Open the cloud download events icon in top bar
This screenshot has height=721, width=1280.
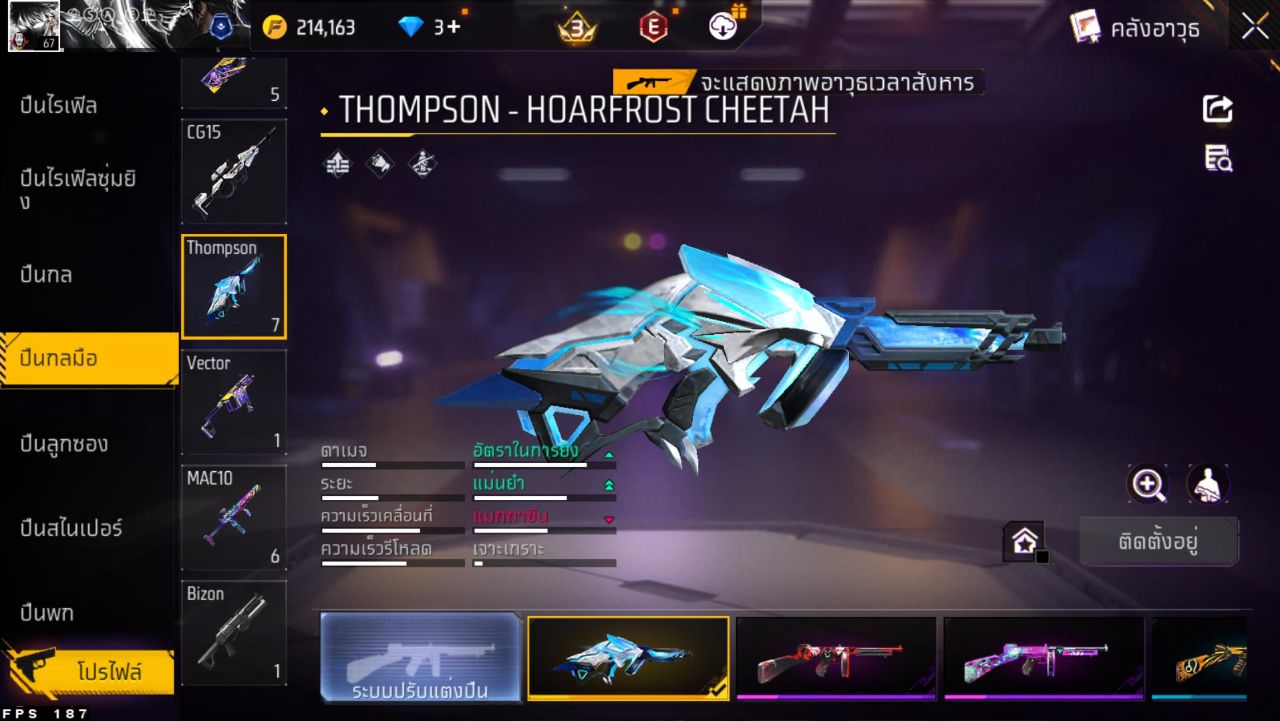[722, 24]
